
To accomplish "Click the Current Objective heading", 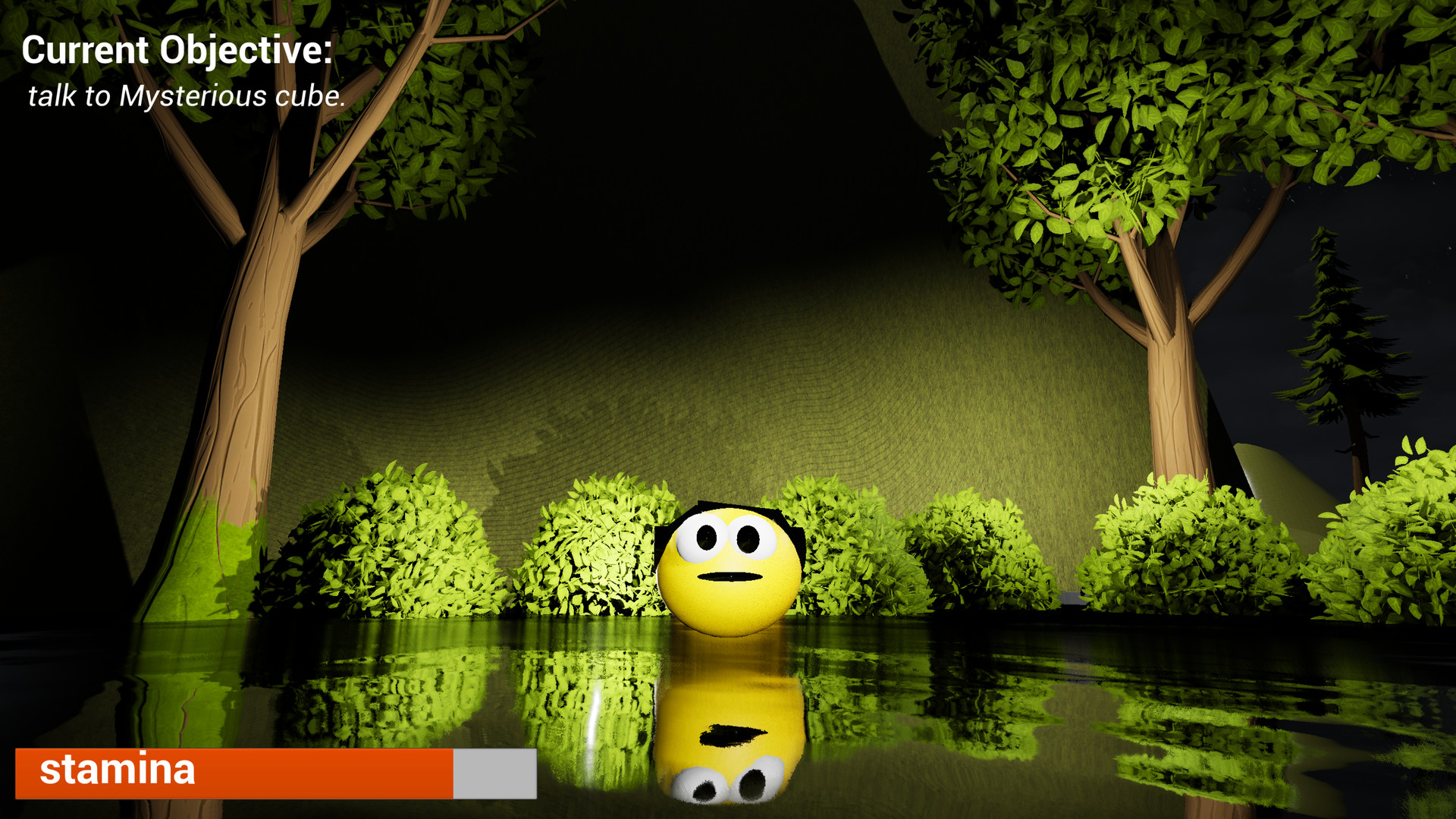I will point(176,50).
